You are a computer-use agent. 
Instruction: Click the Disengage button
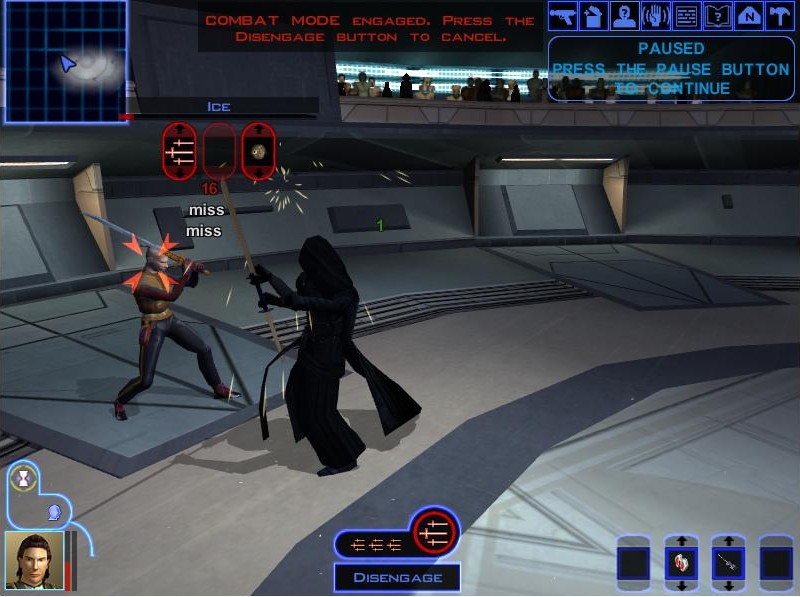point(397,578)
